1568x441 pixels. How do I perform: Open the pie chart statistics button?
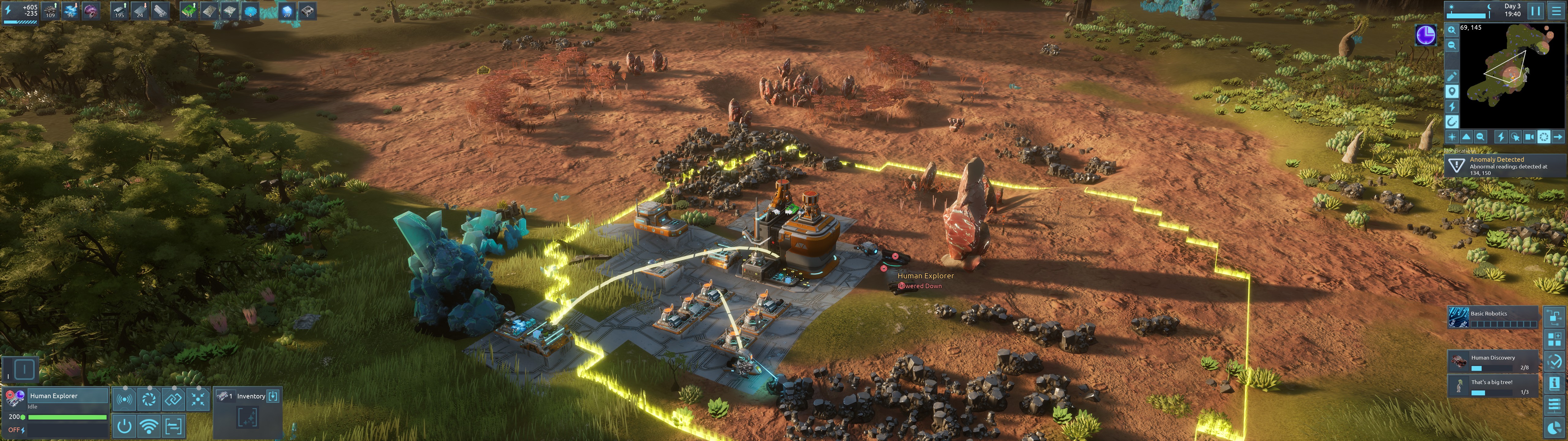pyautogui.click(x=1554, y=428)
